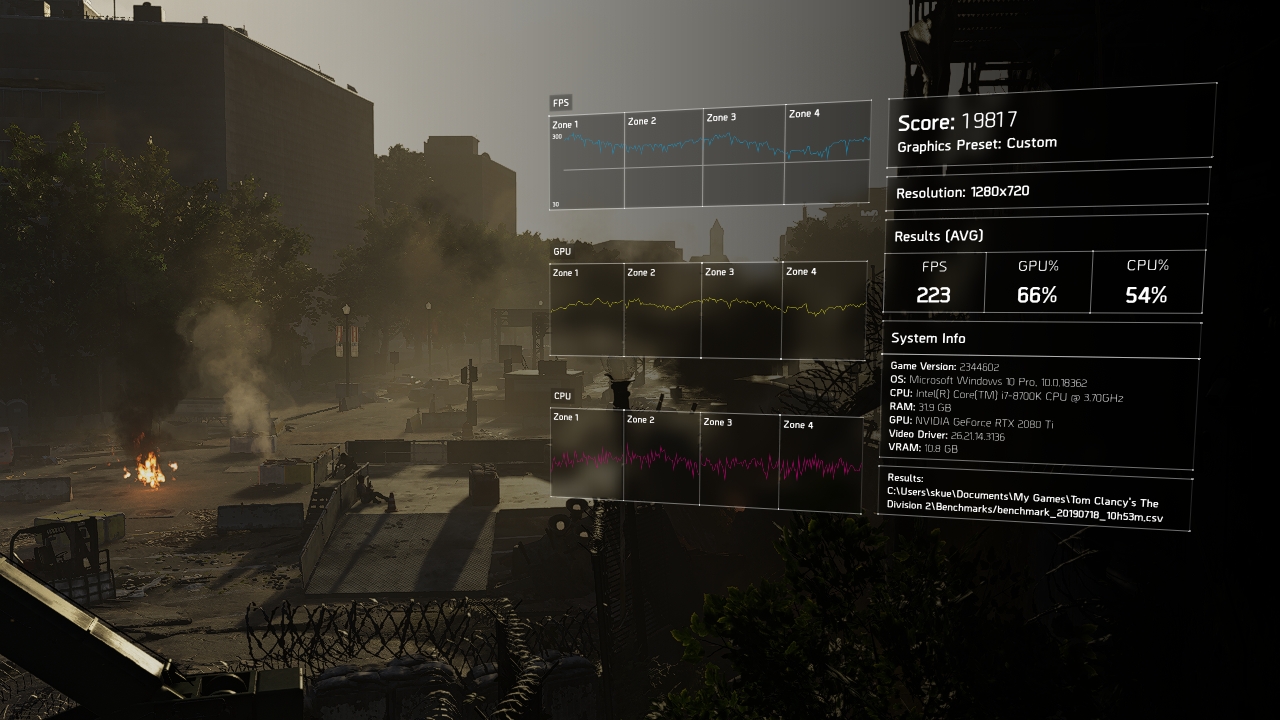The width and height of the screenshot is (1280, 720).
Task: Select the CPU graph panel header
Action: coord(561,395)
